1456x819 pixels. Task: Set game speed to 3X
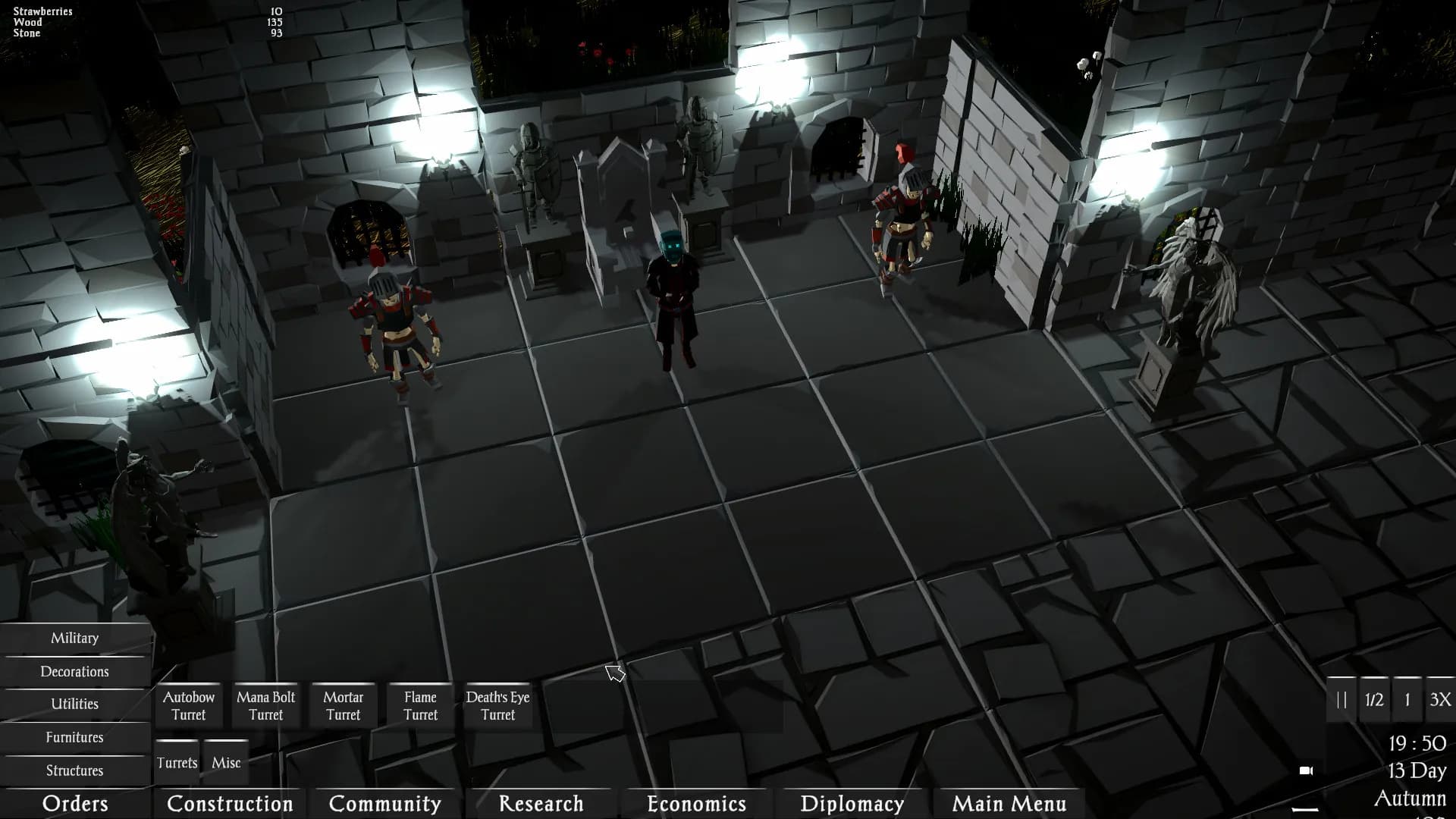tap(1439, 700)
